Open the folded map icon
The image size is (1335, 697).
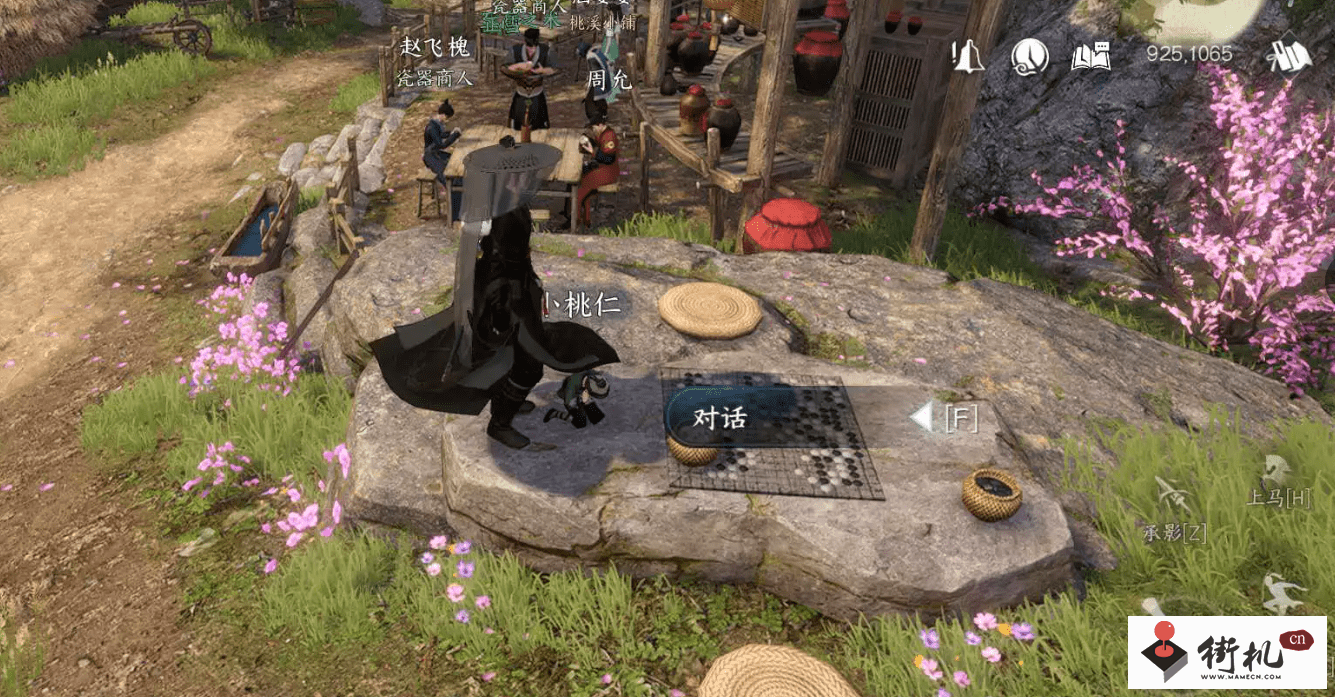[1289, 56]
